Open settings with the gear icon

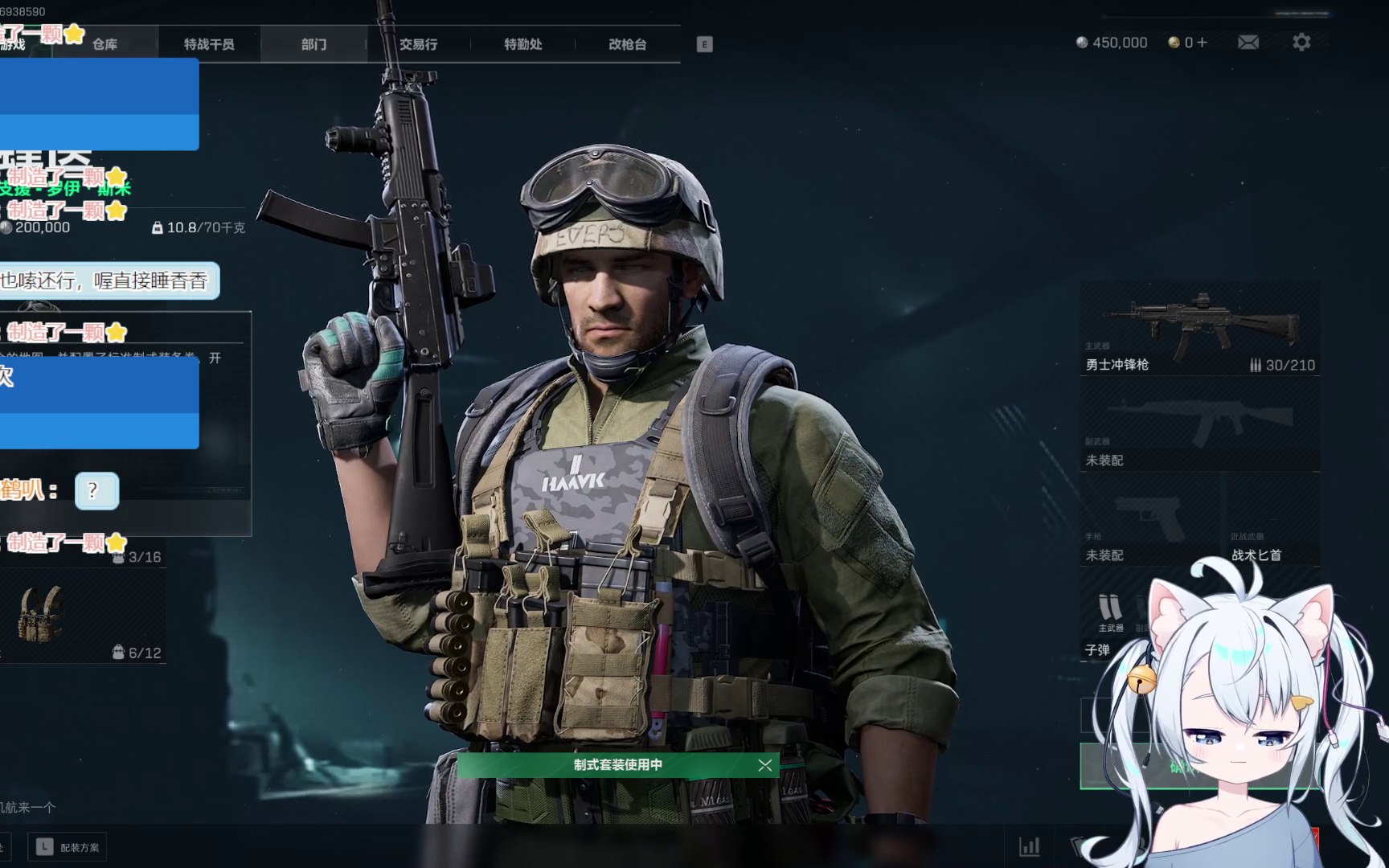[x=1301, y=43]
